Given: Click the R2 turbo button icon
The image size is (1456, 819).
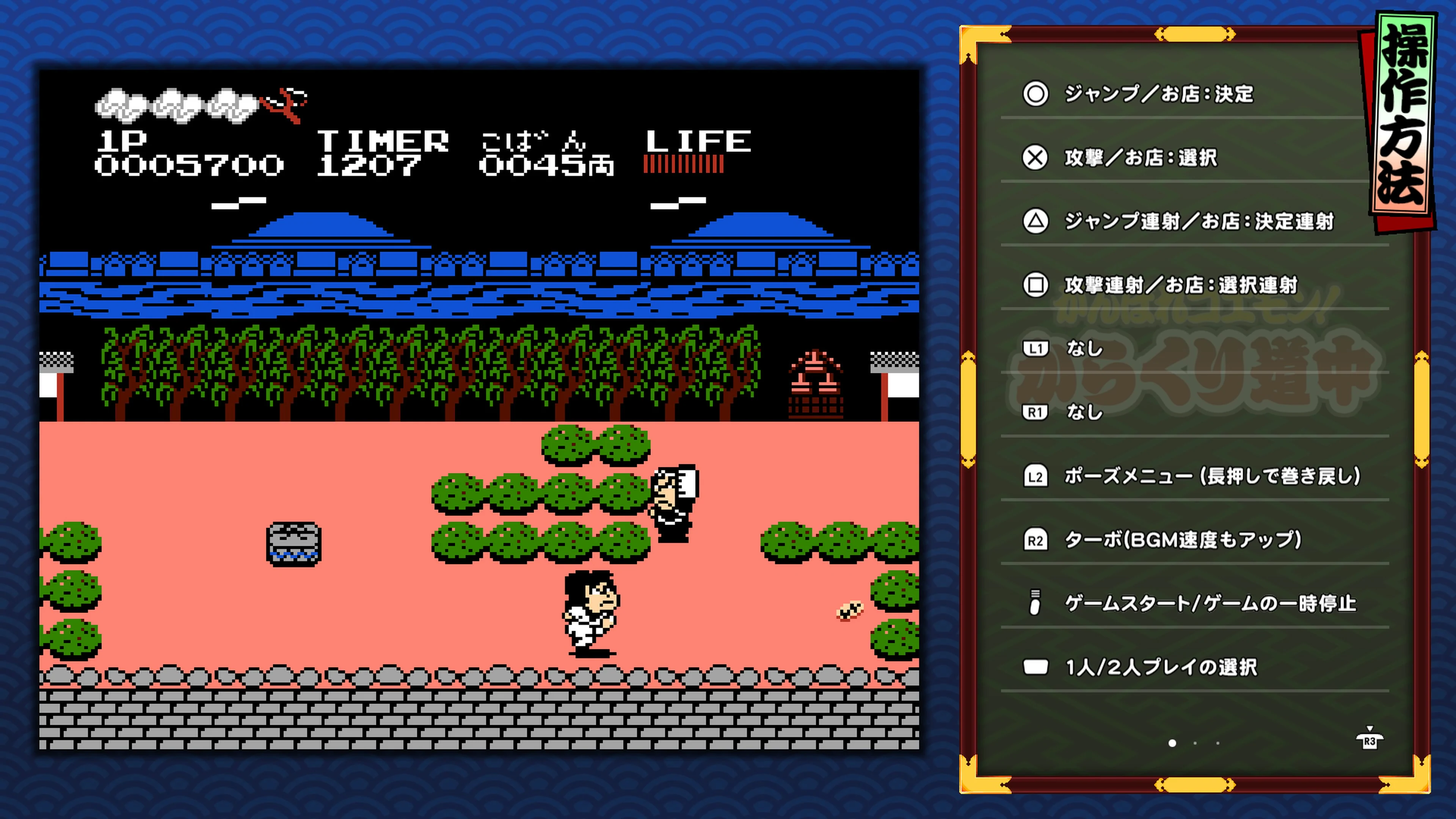Looking at the screenshot, I should 1036,540.
